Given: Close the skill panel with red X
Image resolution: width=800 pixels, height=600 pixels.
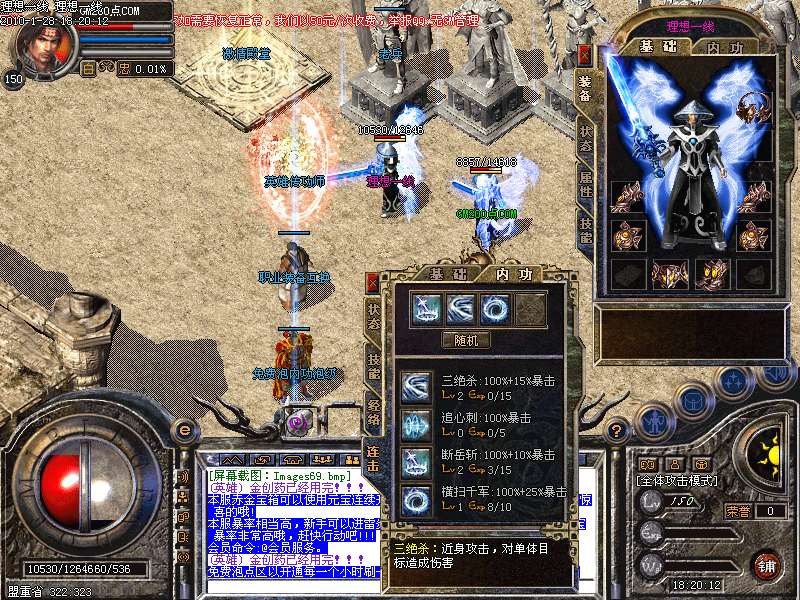Looking at the screenshot, I should click(373, 282).
